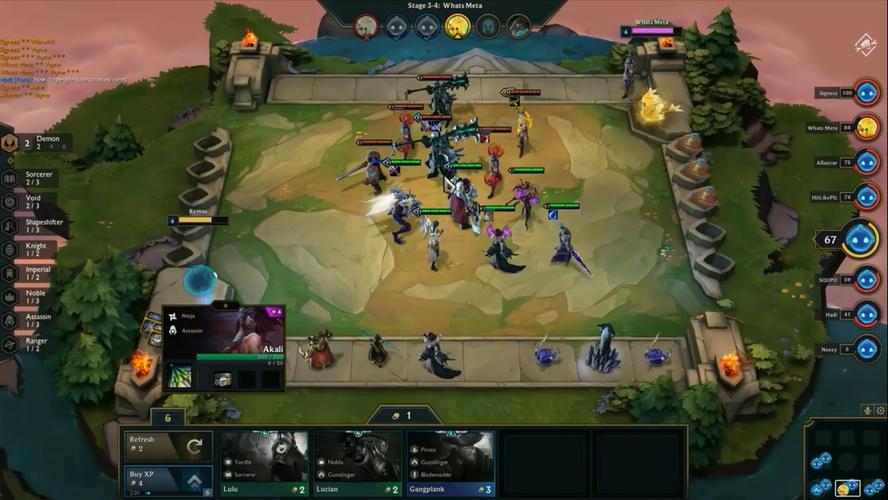Buy the Lucian shop card
The height and width of the screenshot is (500, 888).
pyautogui.click(x=357, y=463)
